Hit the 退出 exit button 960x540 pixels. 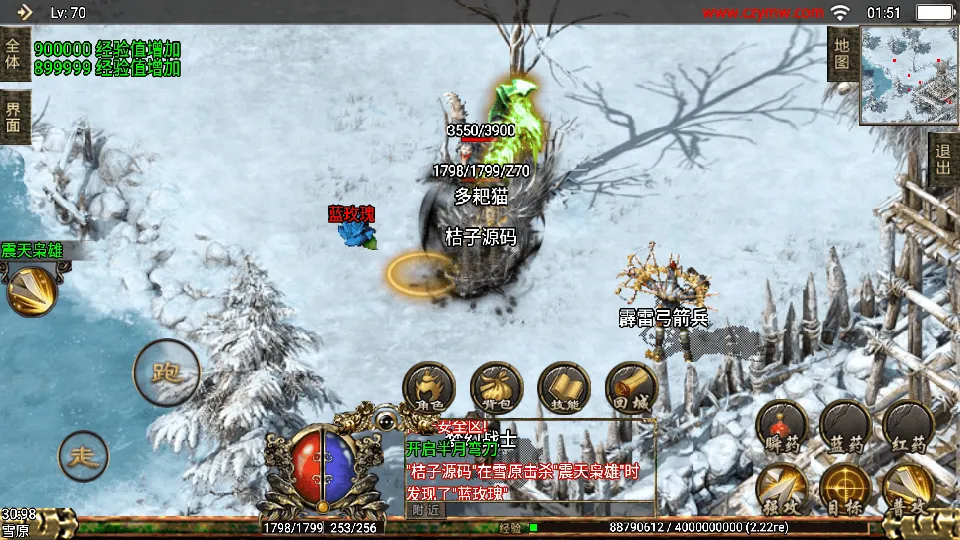(943, 160)
